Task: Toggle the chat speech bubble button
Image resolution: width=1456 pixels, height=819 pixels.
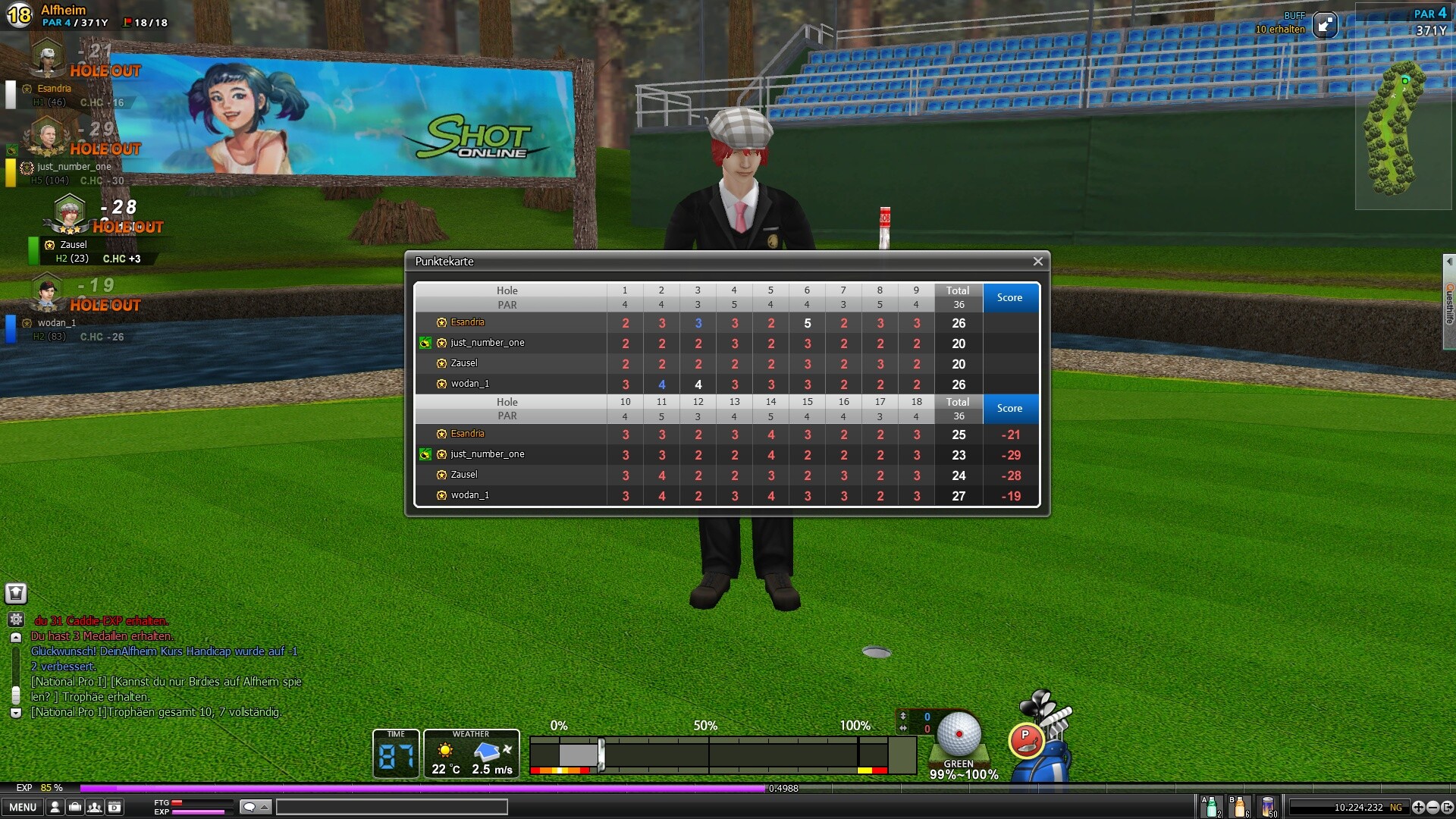Action: 255,807
